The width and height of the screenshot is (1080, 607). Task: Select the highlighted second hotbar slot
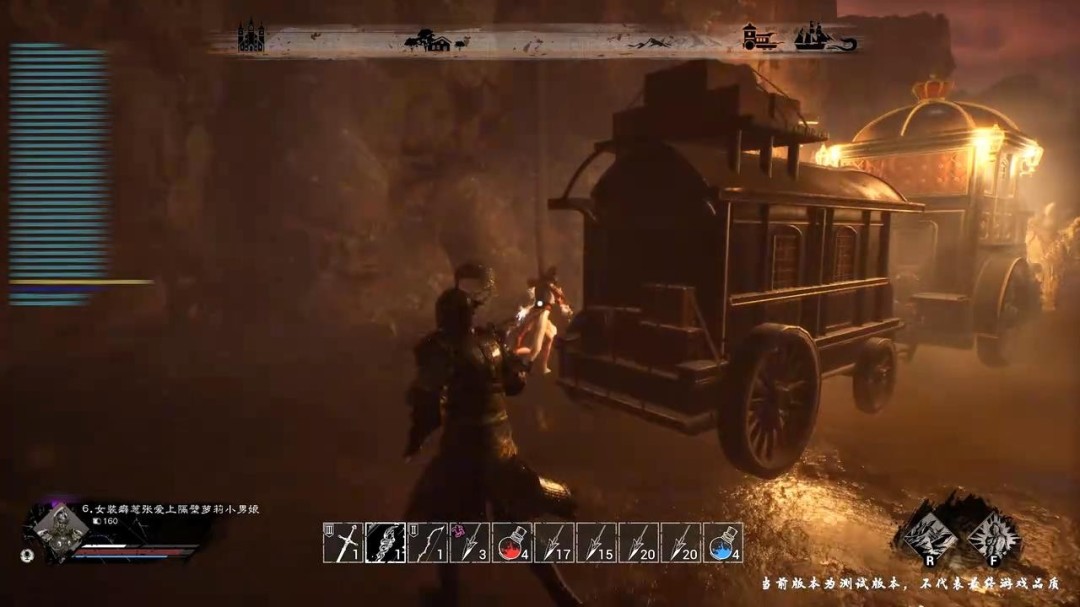pyautogui.click(x=385, y=541)
